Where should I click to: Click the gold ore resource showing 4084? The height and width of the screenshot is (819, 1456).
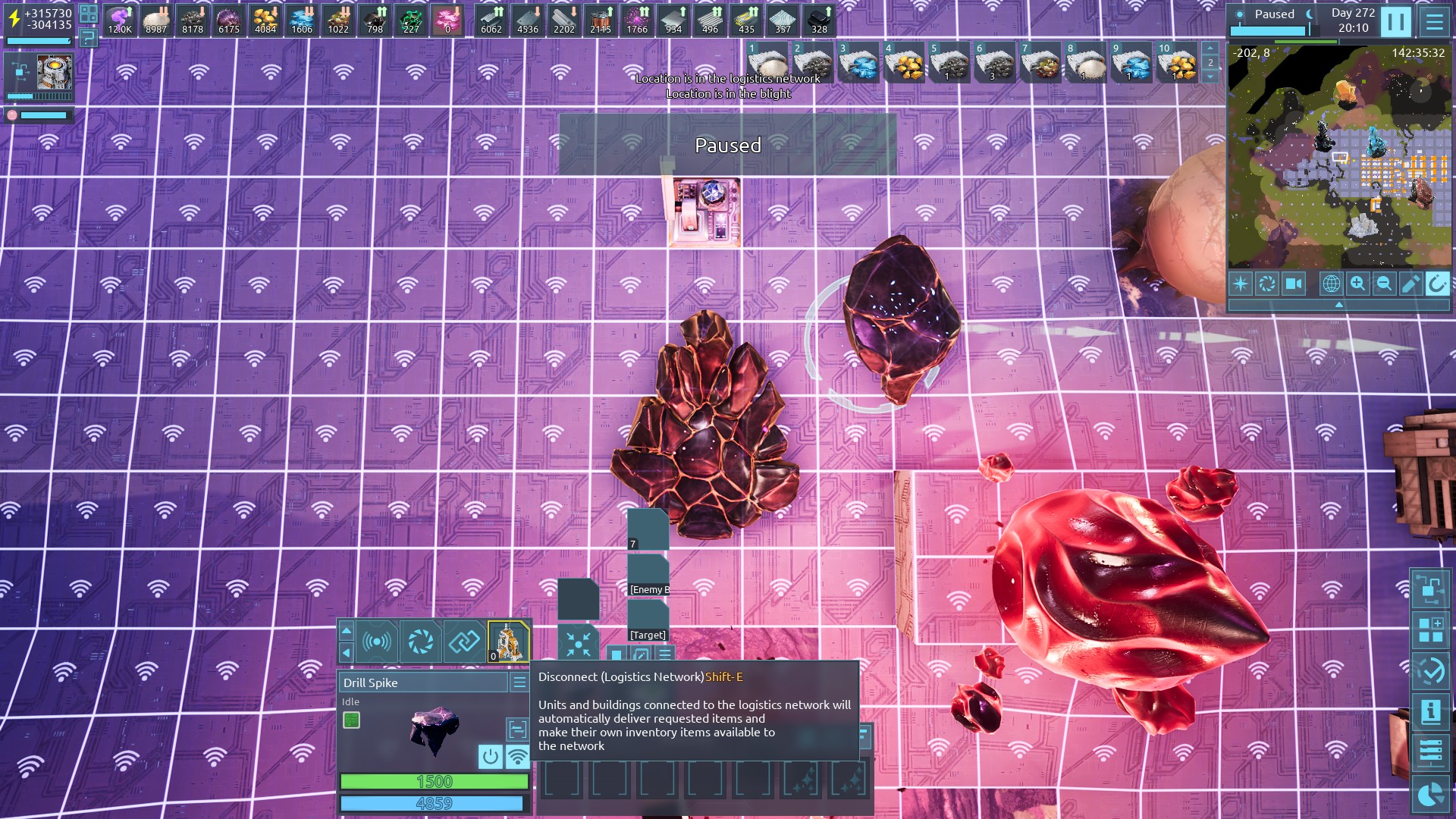coord(265,20)
